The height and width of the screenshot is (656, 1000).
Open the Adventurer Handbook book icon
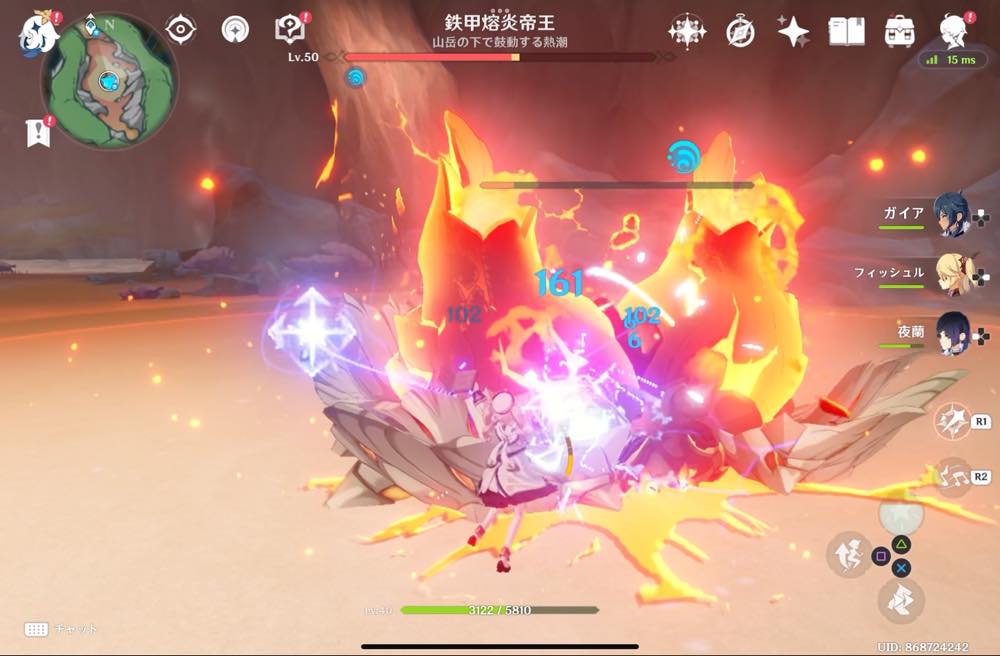tap(846, 31)
